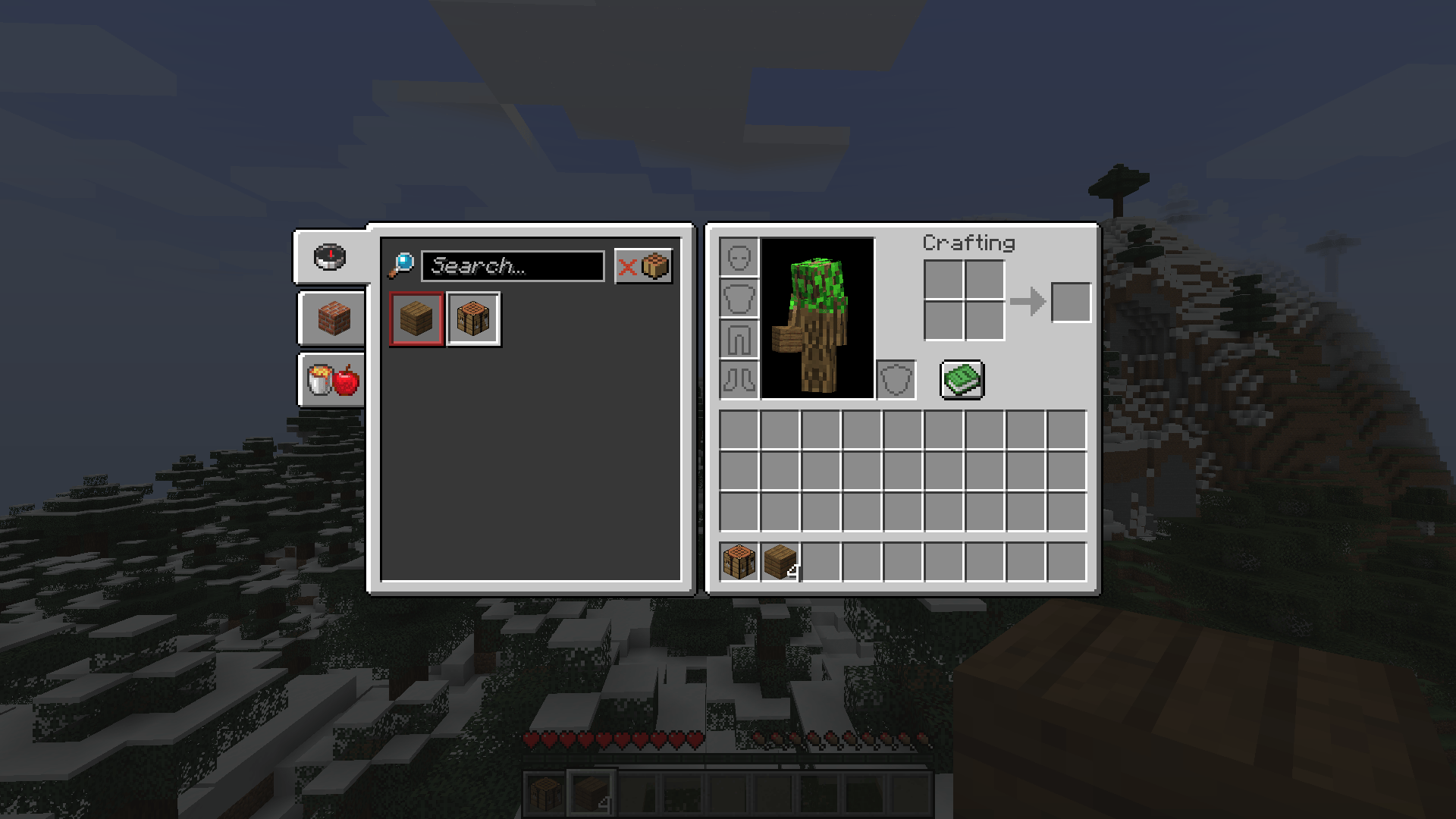The height and width of the screenshot is (819, 1456).
Task: Open the helmet armor slot
Action: tap(739, 258)
